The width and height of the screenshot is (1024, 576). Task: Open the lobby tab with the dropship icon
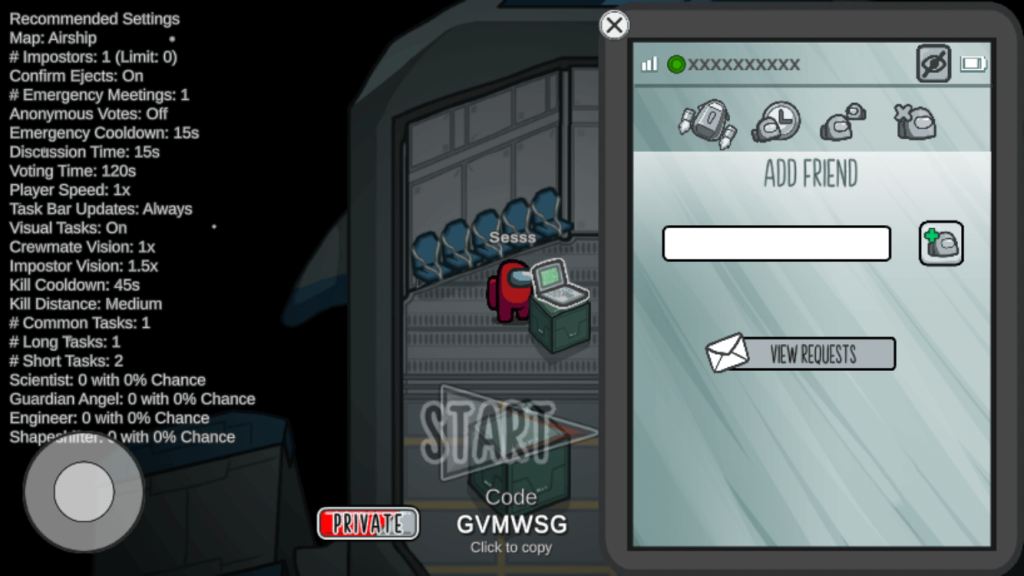[x=707, y=123]
